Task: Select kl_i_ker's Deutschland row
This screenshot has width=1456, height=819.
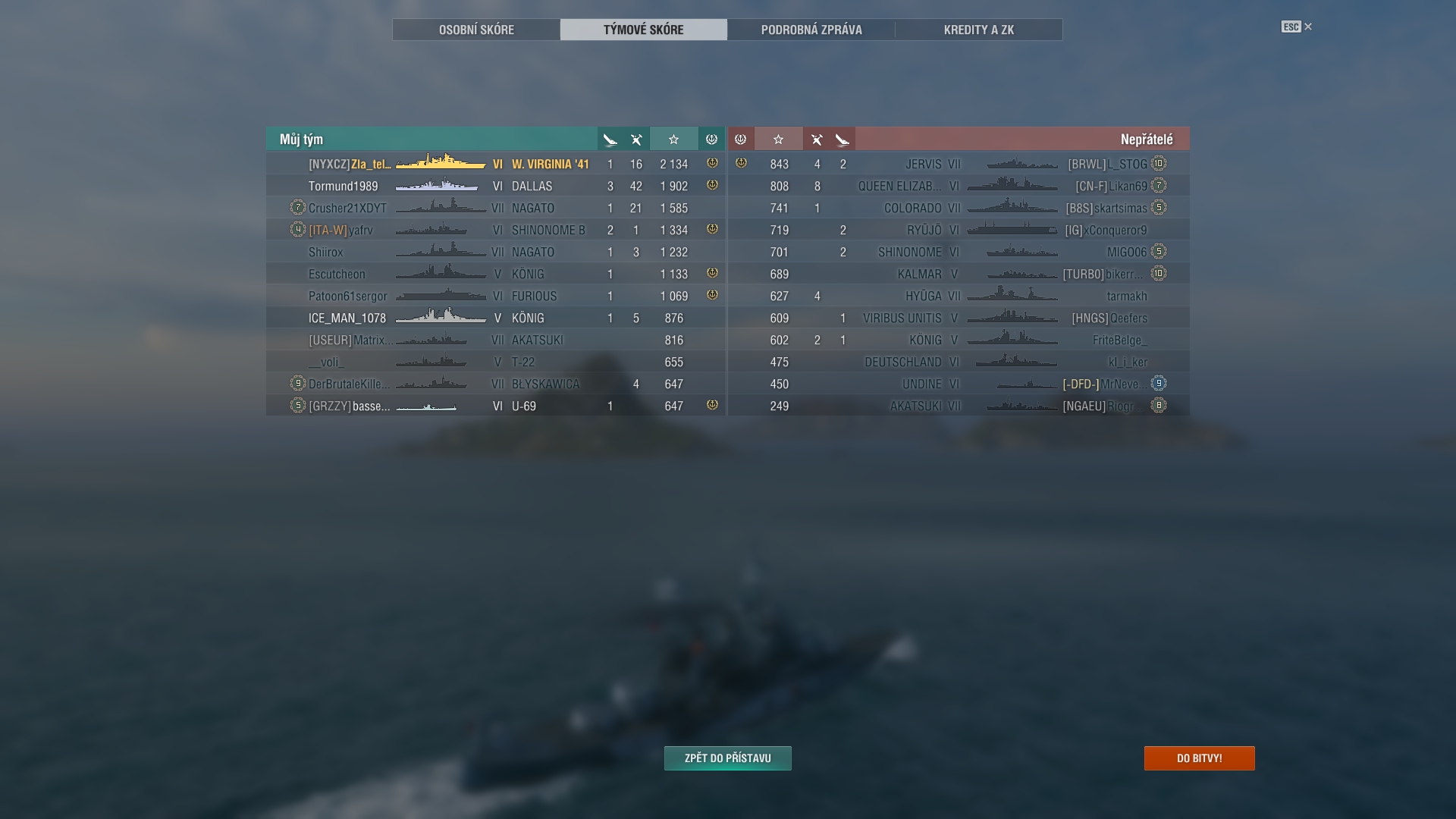Action: coord(959,362)
